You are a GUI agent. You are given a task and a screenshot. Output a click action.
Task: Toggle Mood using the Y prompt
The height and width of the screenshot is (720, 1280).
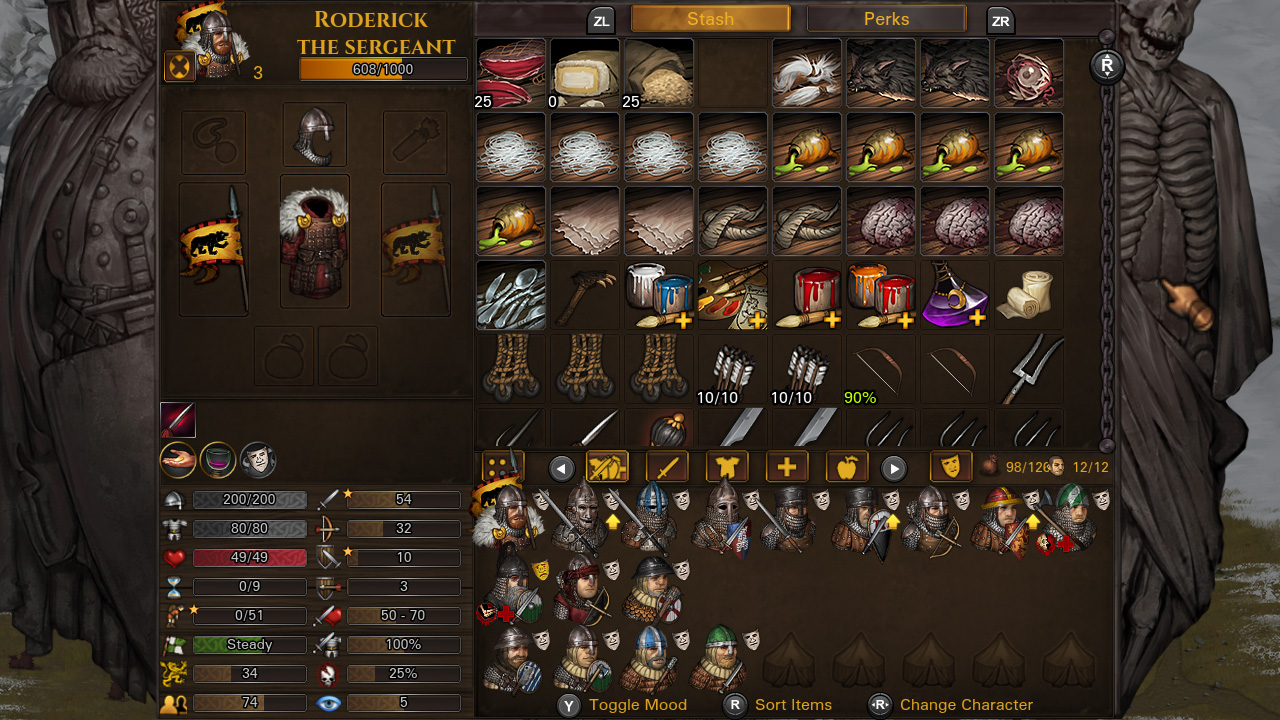click(x=568, y=705)
